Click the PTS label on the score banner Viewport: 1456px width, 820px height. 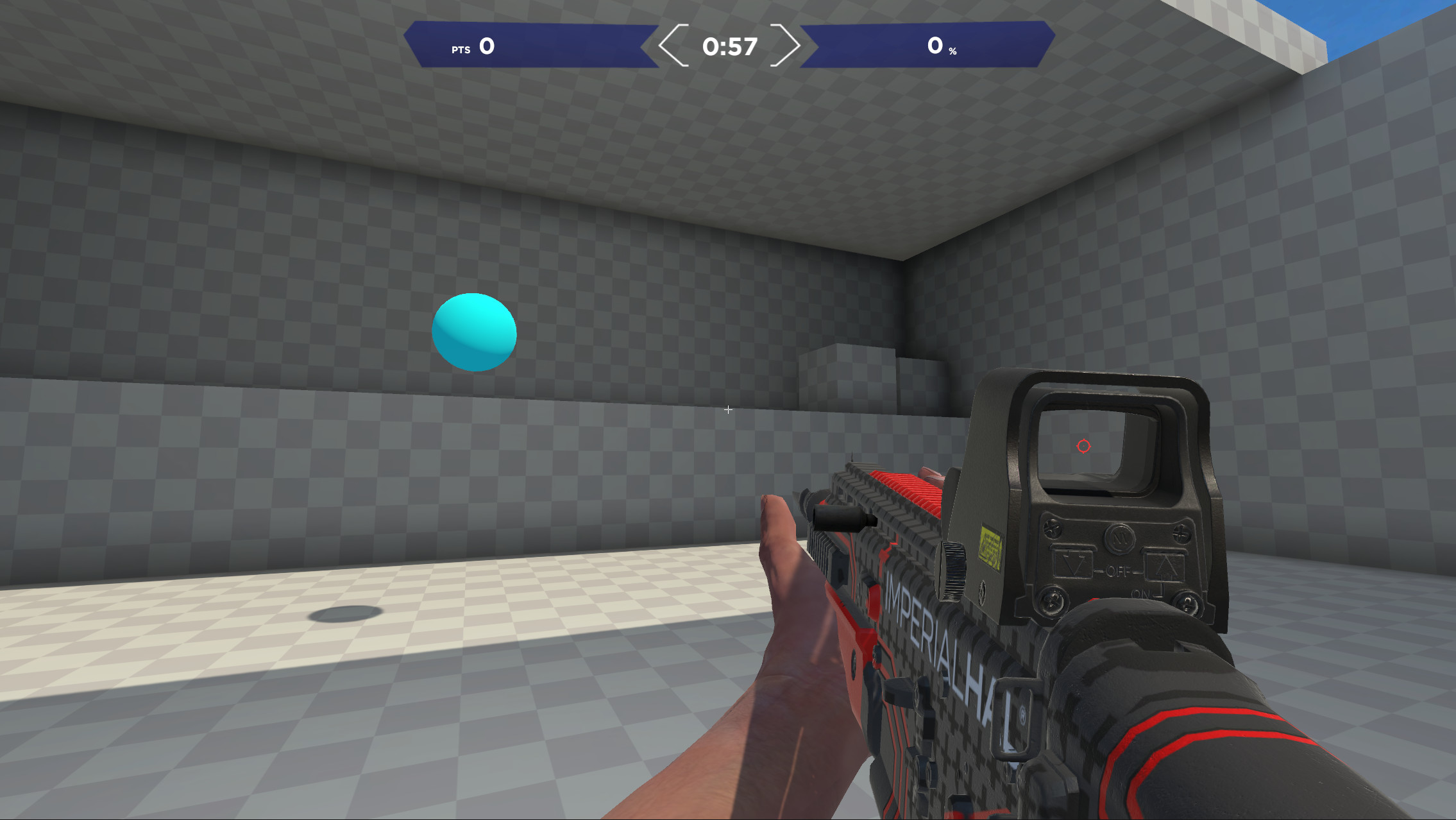tap(461, 49)
